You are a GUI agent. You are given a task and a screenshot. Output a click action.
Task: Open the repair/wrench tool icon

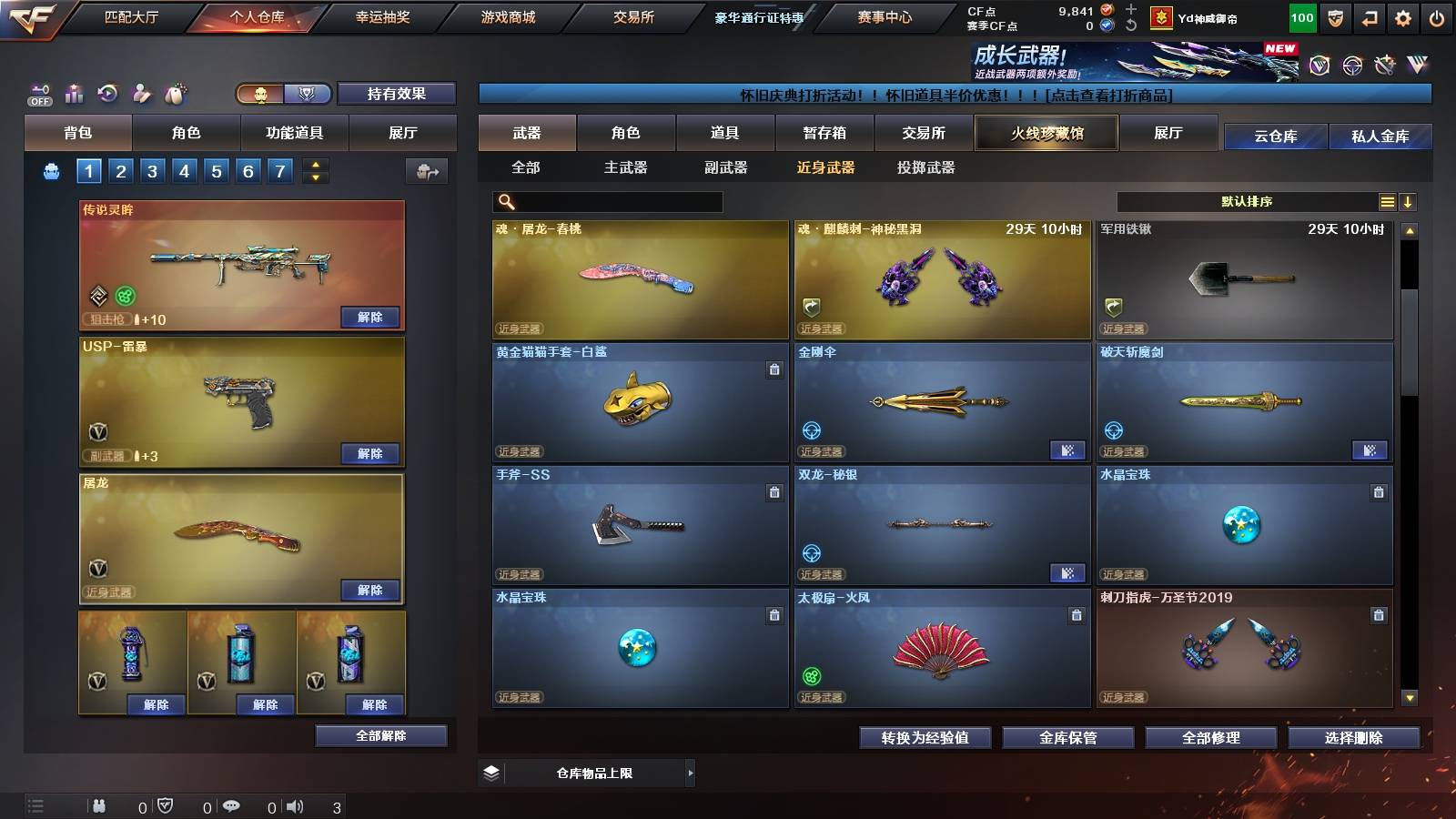pyautogui.click(x=1387, y=65)
